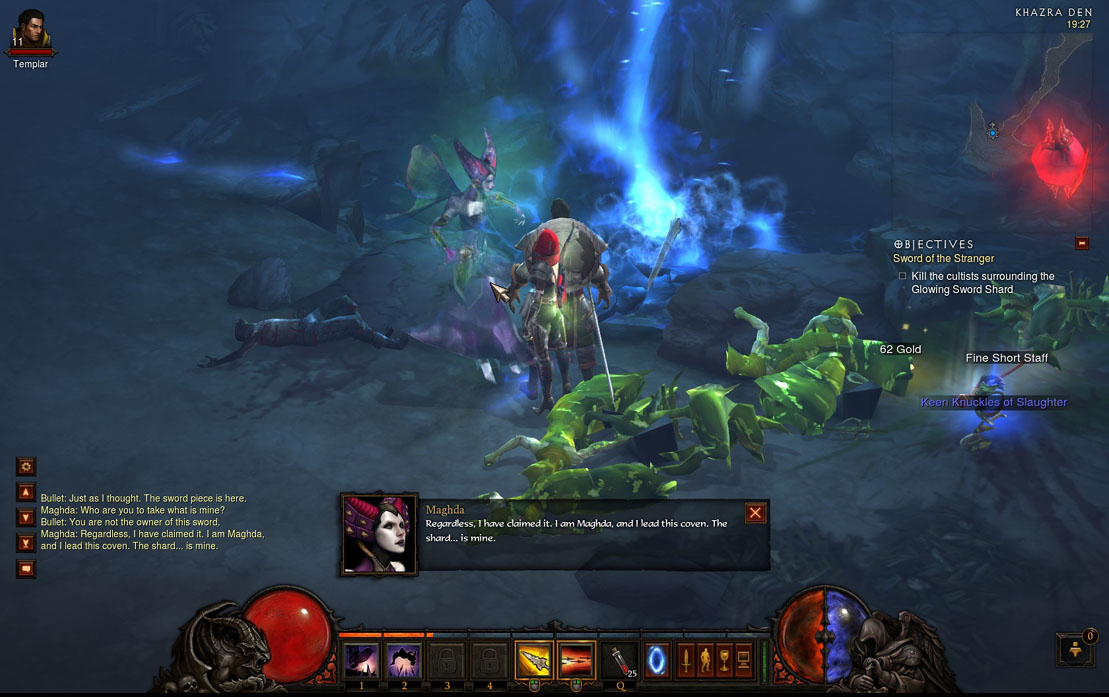Open the chat speech bubble button

coord(26,569)
